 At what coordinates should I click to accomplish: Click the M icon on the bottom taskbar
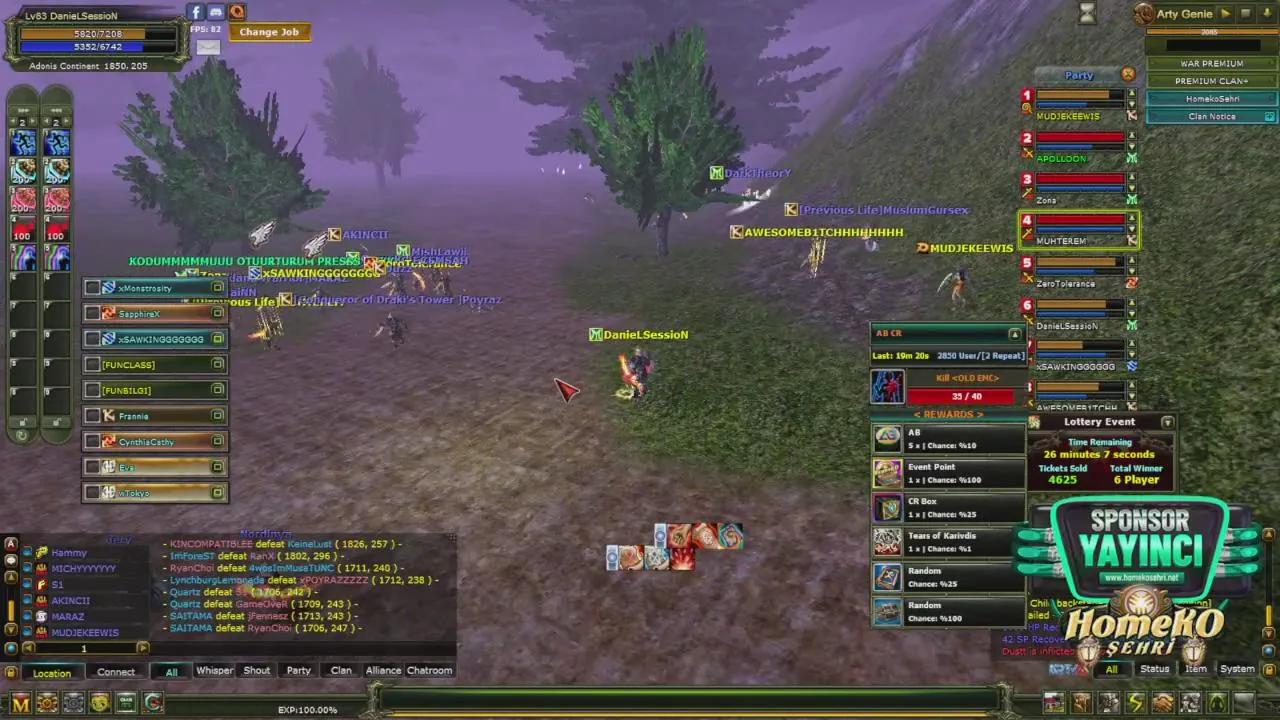pyautogui.click(x=20, y=702)
